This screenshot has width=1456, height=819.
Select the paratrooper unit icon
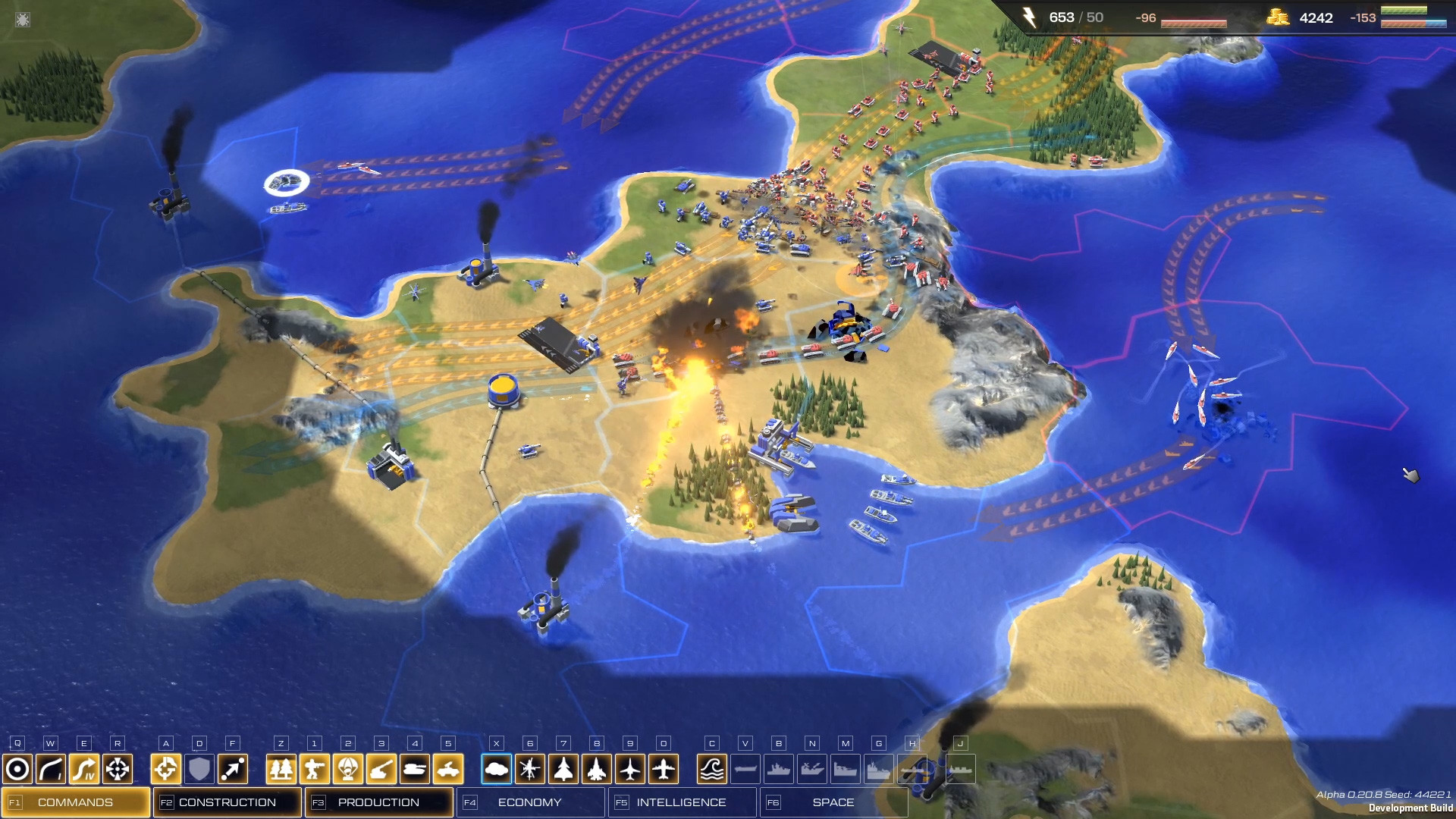(347, 769)
